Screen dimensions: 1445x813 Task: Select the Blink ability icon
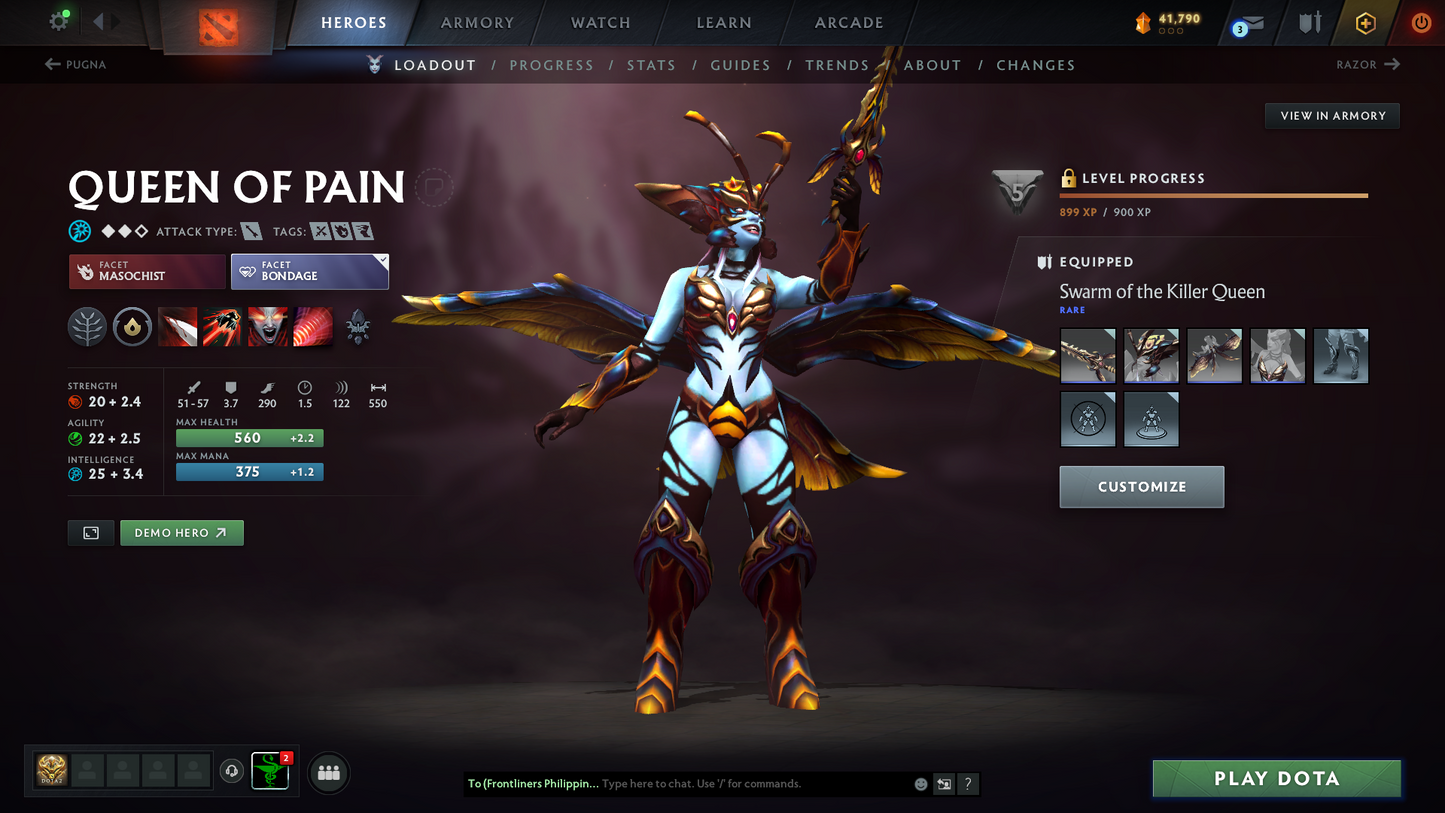point(222,327)
